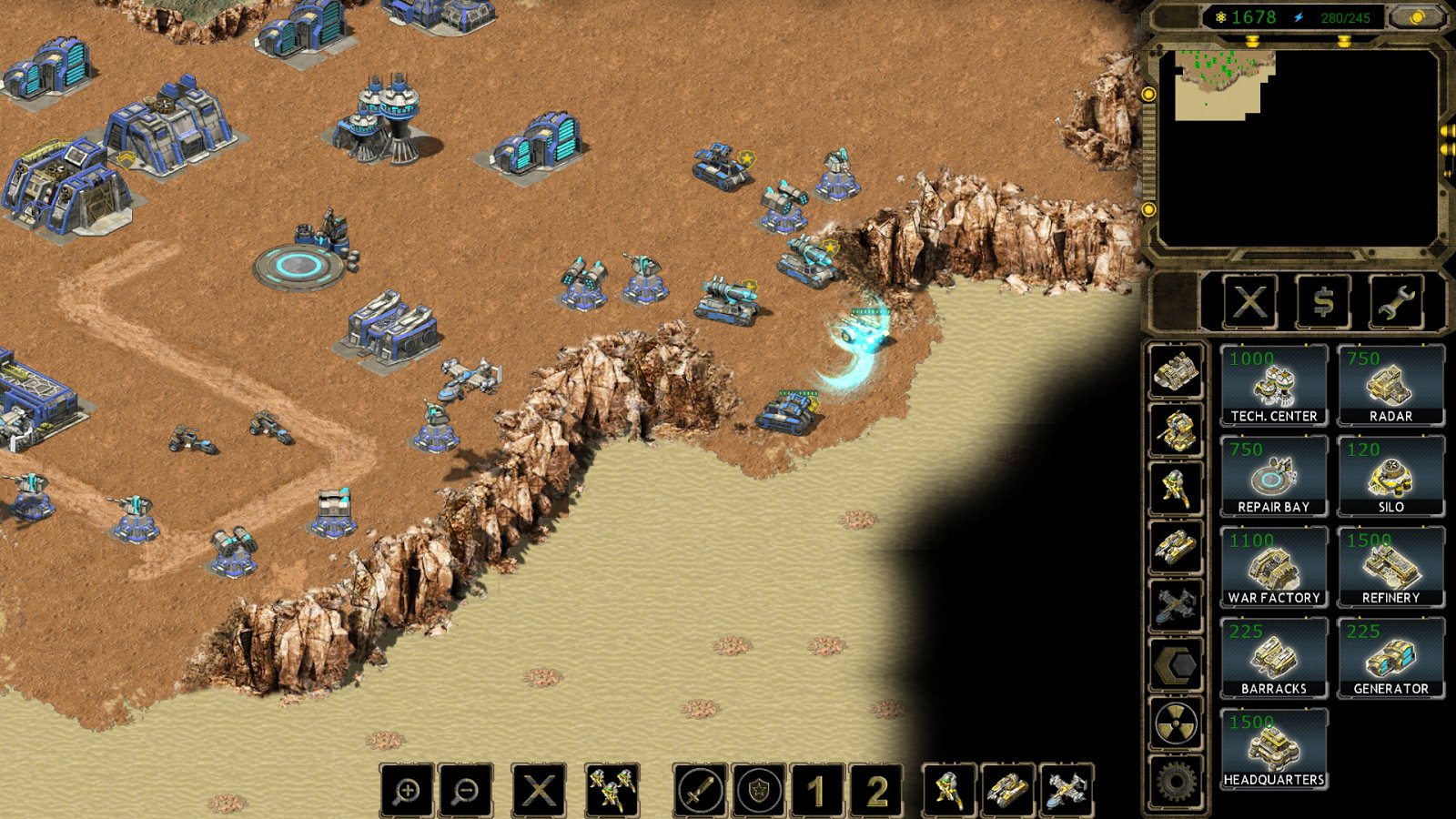This screenshot has height=819, width=1456.
Task: Select control group 2
Action: (x=875, y=790)
